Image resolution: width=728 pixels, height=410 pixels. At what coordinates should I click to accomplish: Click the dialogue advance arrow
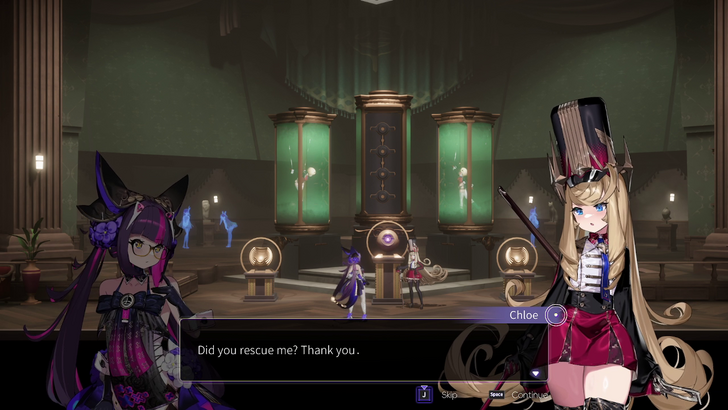click(536, 373)
